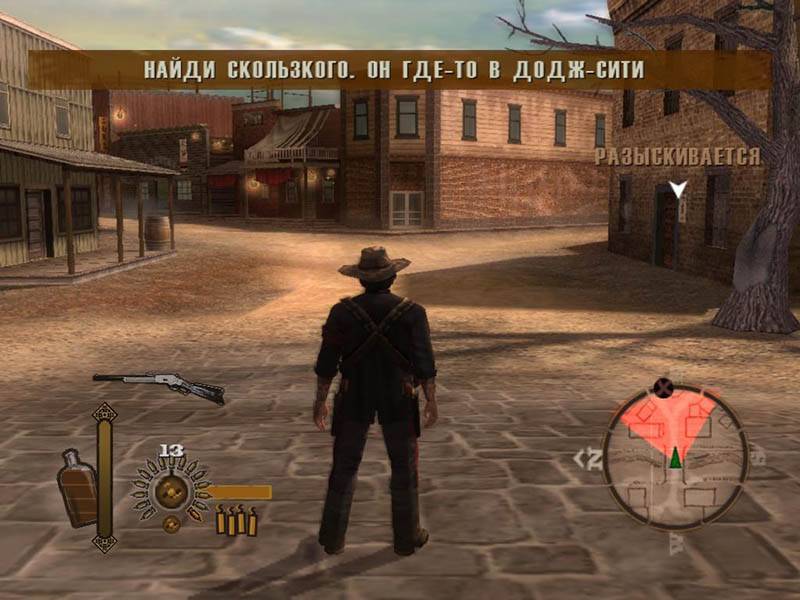Screen dimensions: 800x600
Task: Click the white wanted waypoint arrow
Action: tap(678, 188)
